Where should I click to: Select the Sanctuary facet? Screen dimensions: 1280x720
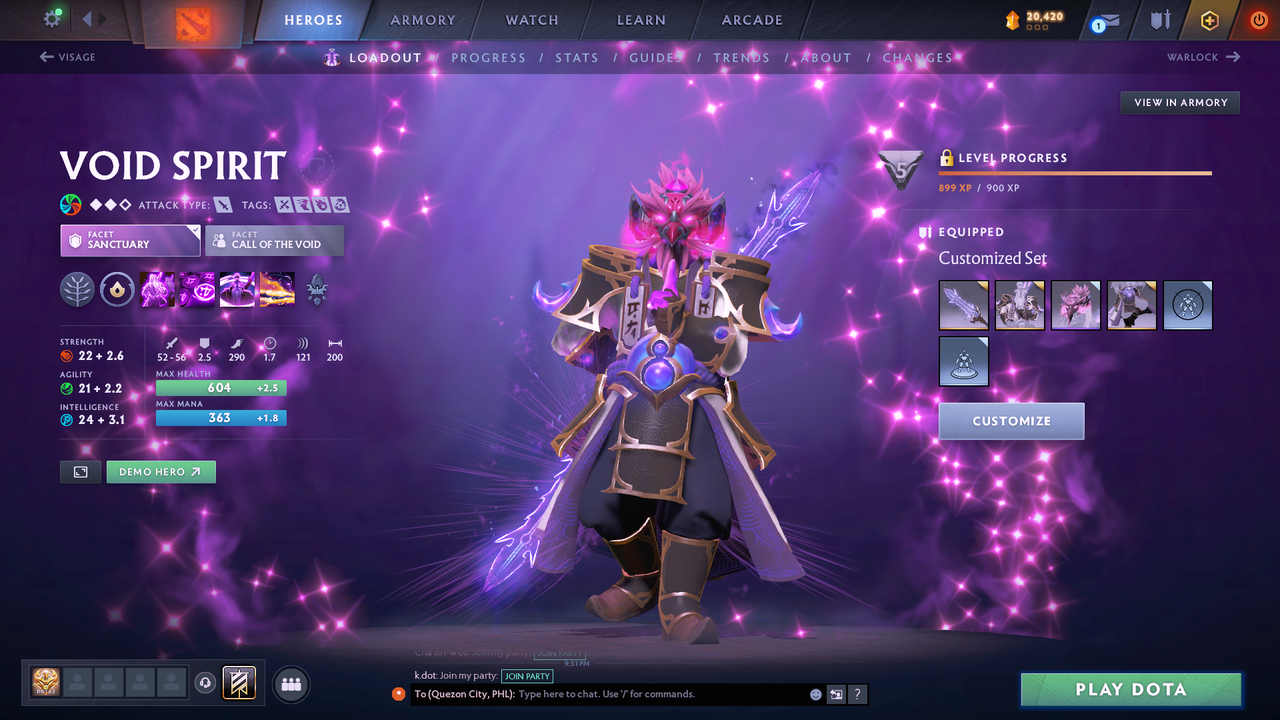coord(130,240)
